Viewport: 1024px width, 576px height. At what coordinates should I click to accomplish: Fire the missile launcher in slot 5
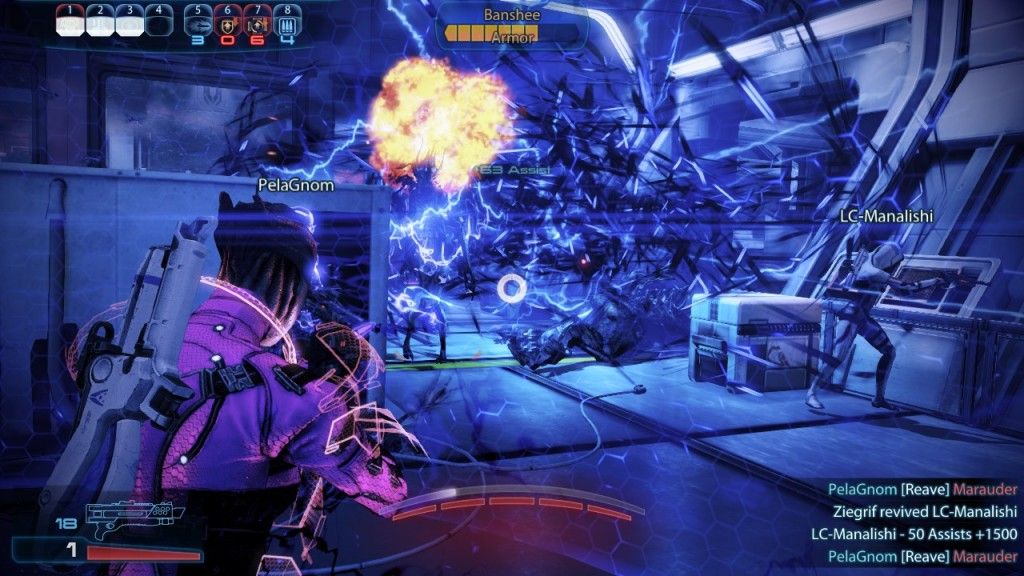[198, 22]
